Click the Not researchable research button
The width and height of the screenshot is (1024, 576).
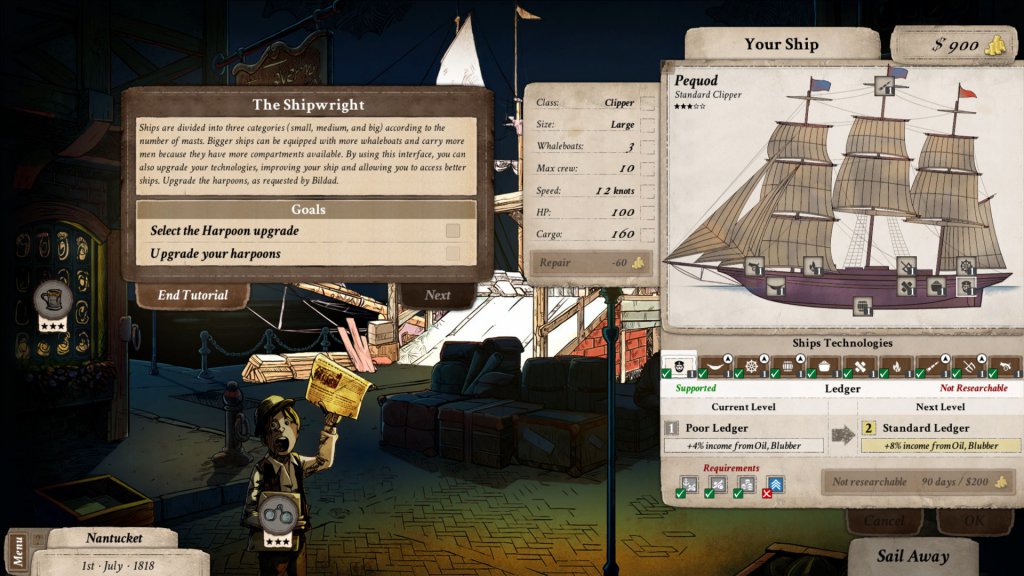coord(918,482)
